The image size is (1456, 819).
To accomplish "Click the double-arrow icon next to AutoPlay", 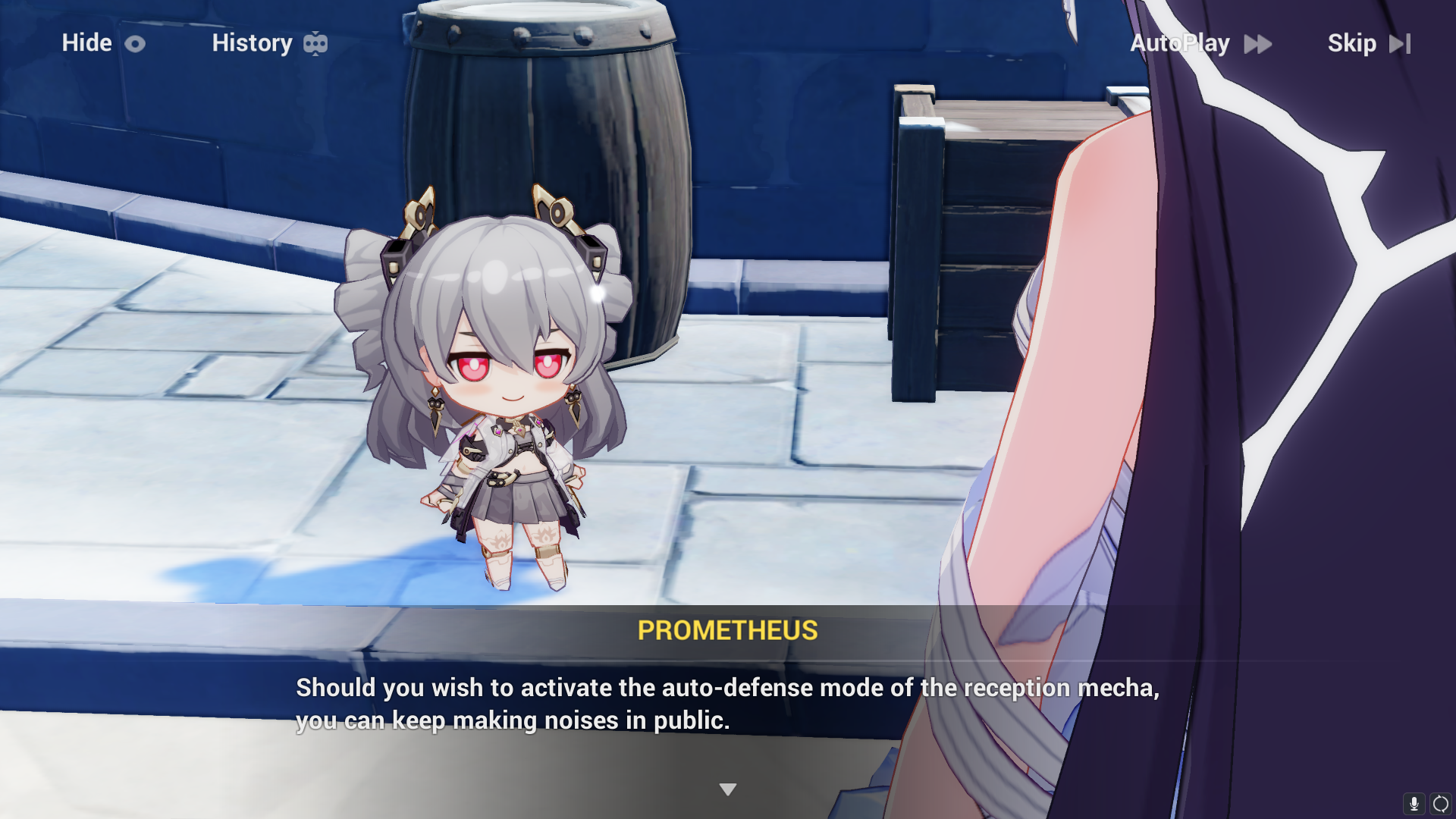I will (1257, 43).
